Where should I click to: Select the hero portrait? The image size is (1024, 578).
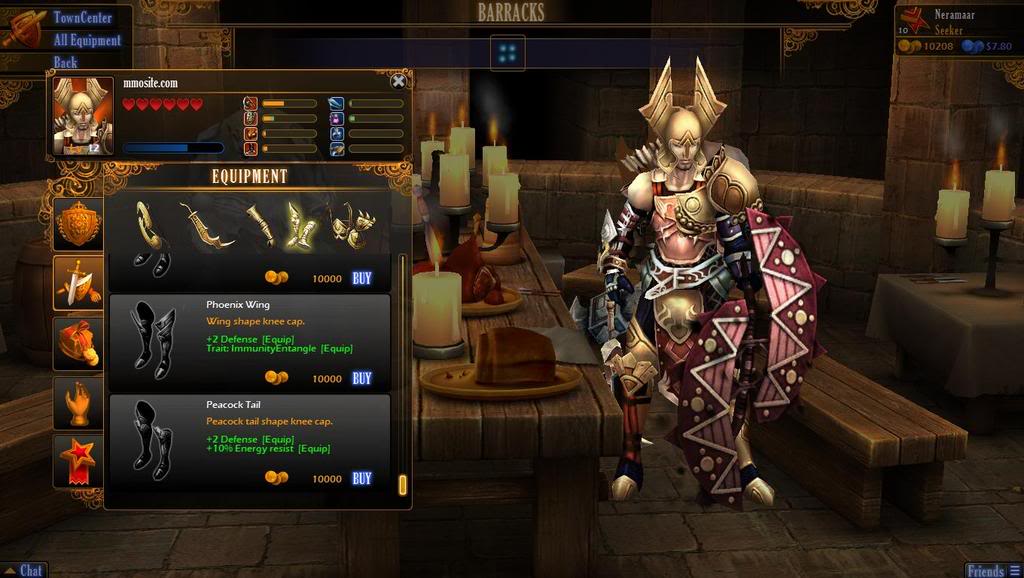pyautogui.click(x=83, y=116)
